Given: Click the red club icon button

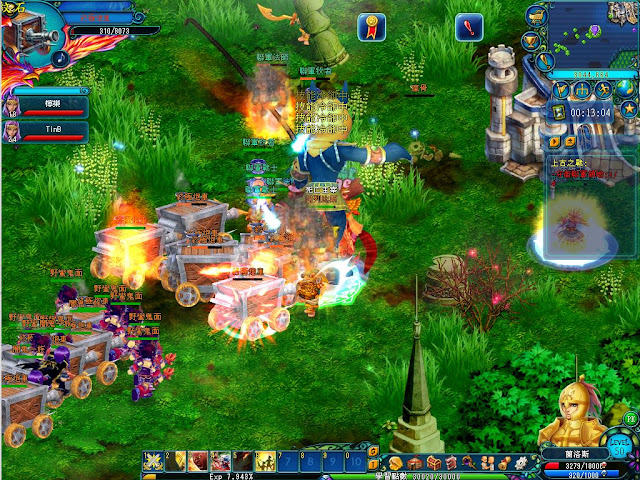Looking at the screenshot, I should tap(469, 27).
